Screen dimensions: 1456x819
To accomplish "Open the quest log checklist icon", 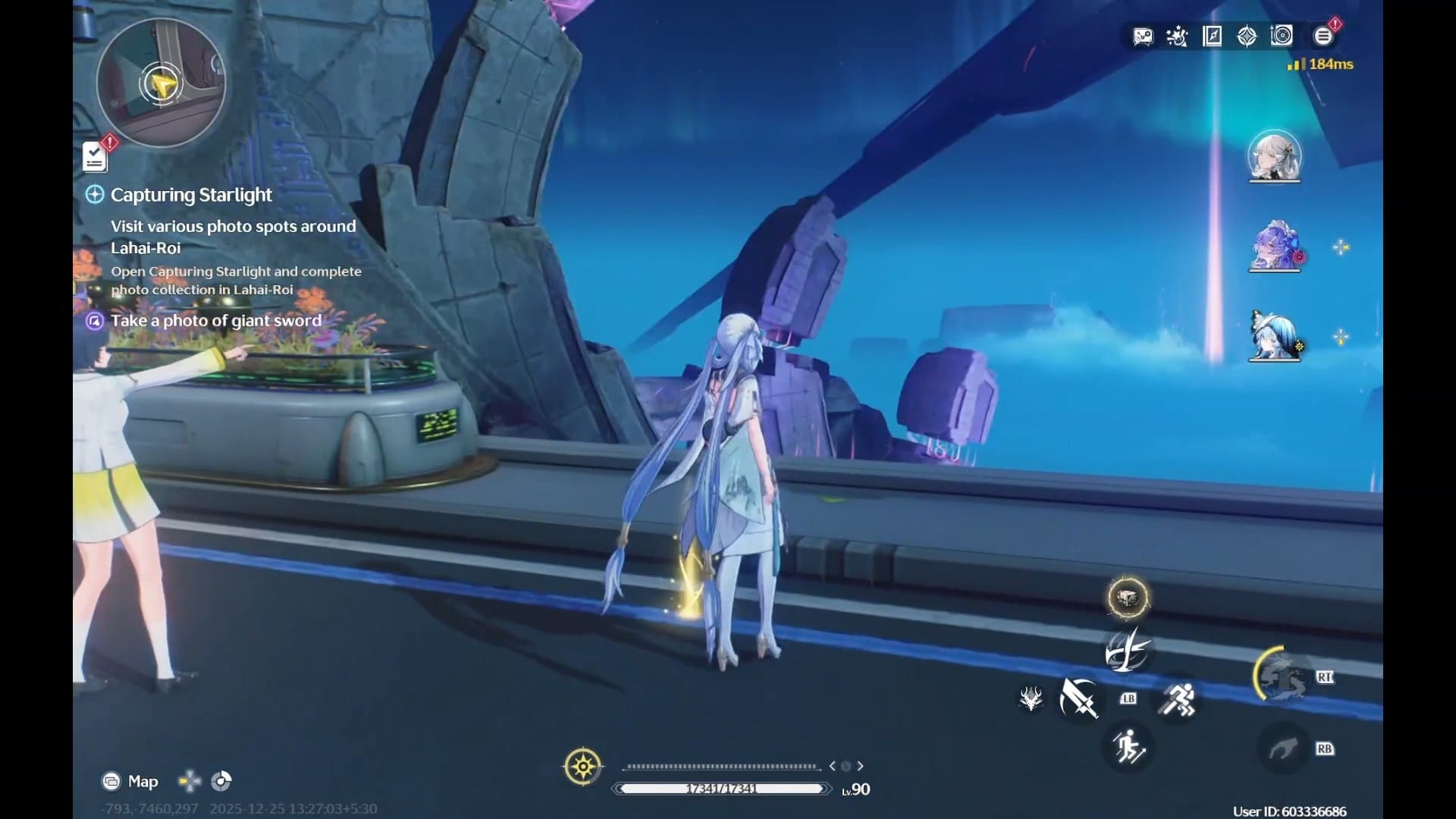I will (95, 157).
